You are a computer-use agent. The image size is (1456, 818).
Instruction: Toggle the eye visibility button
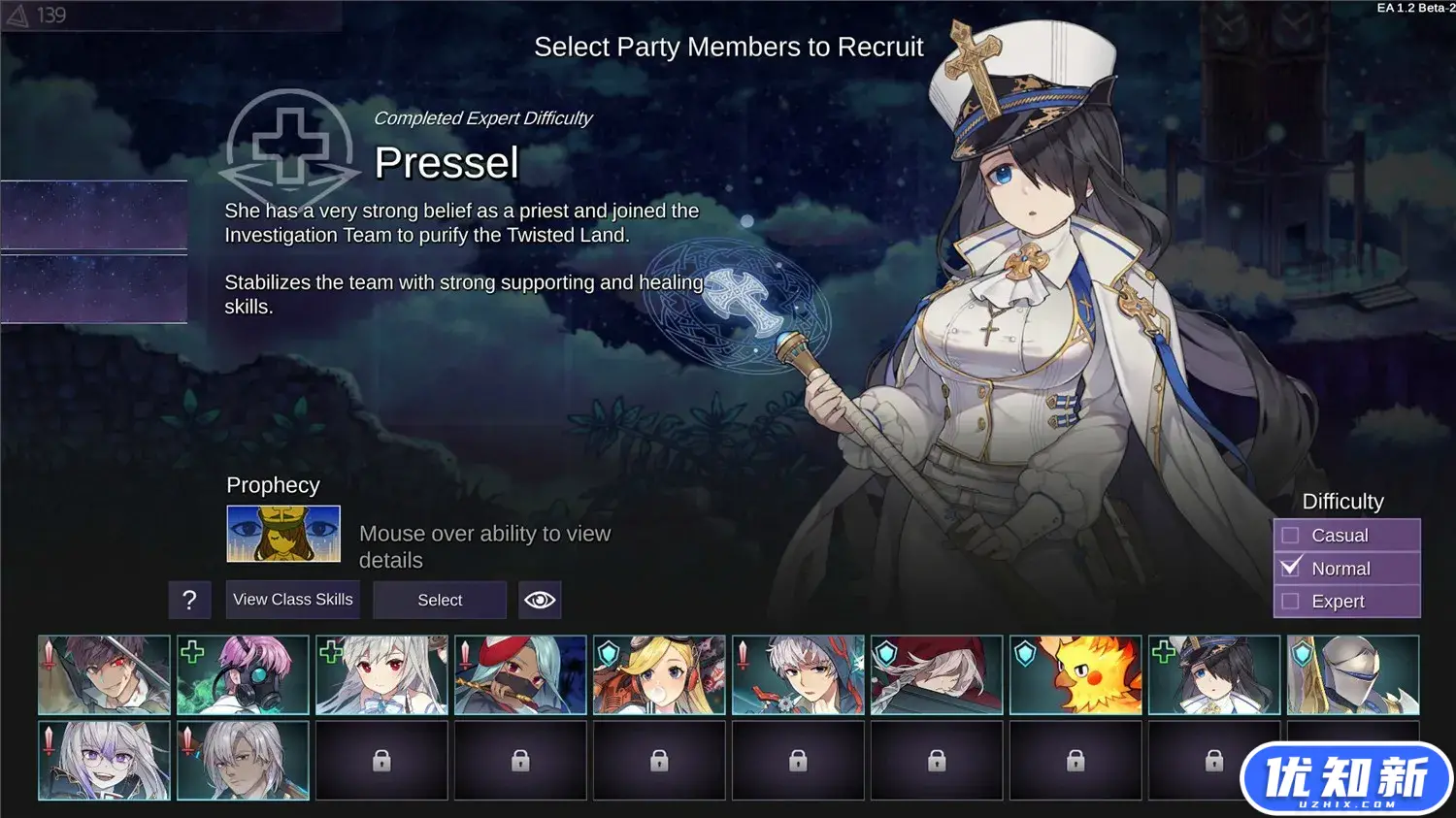540,600
